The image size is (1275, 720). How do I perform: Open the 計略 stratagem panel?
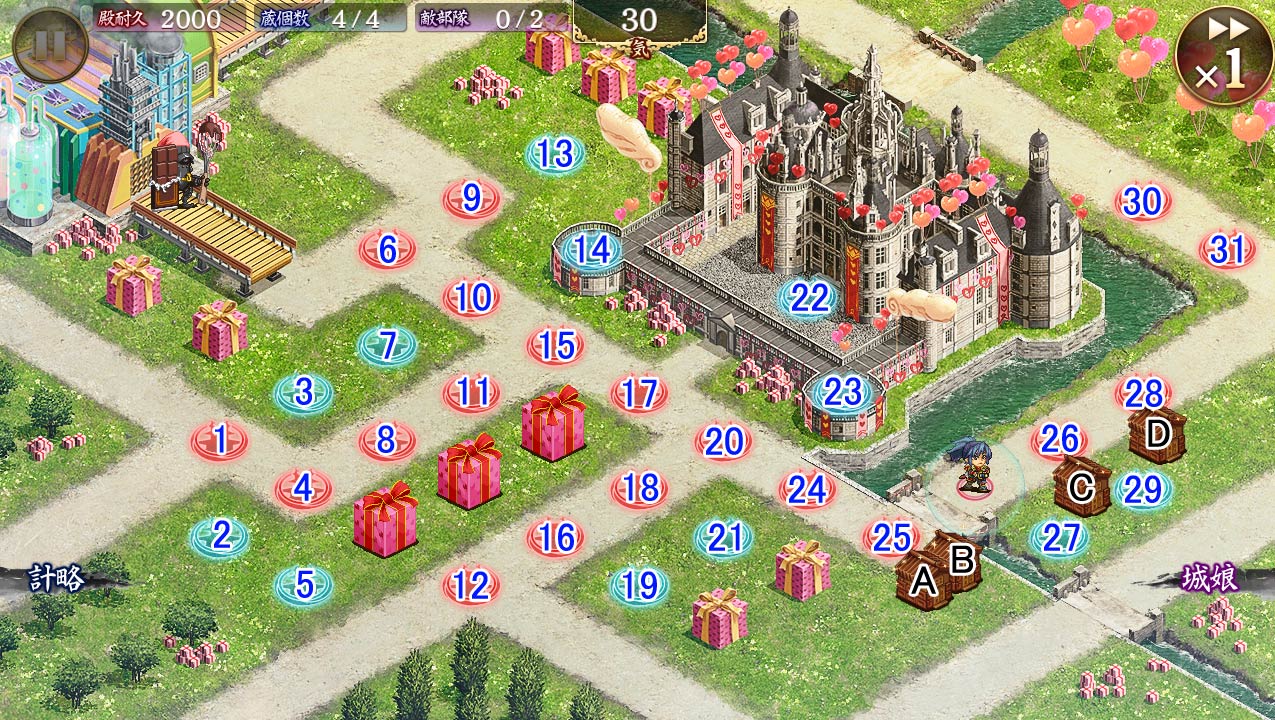point(55,578)
